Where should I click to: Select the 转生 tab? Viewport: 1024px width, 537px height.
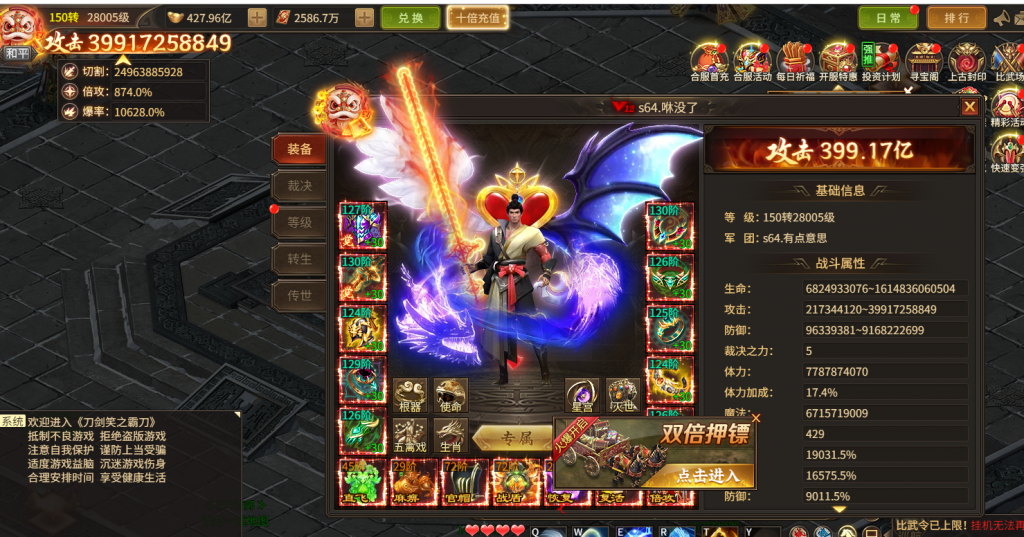pos(299,259)
